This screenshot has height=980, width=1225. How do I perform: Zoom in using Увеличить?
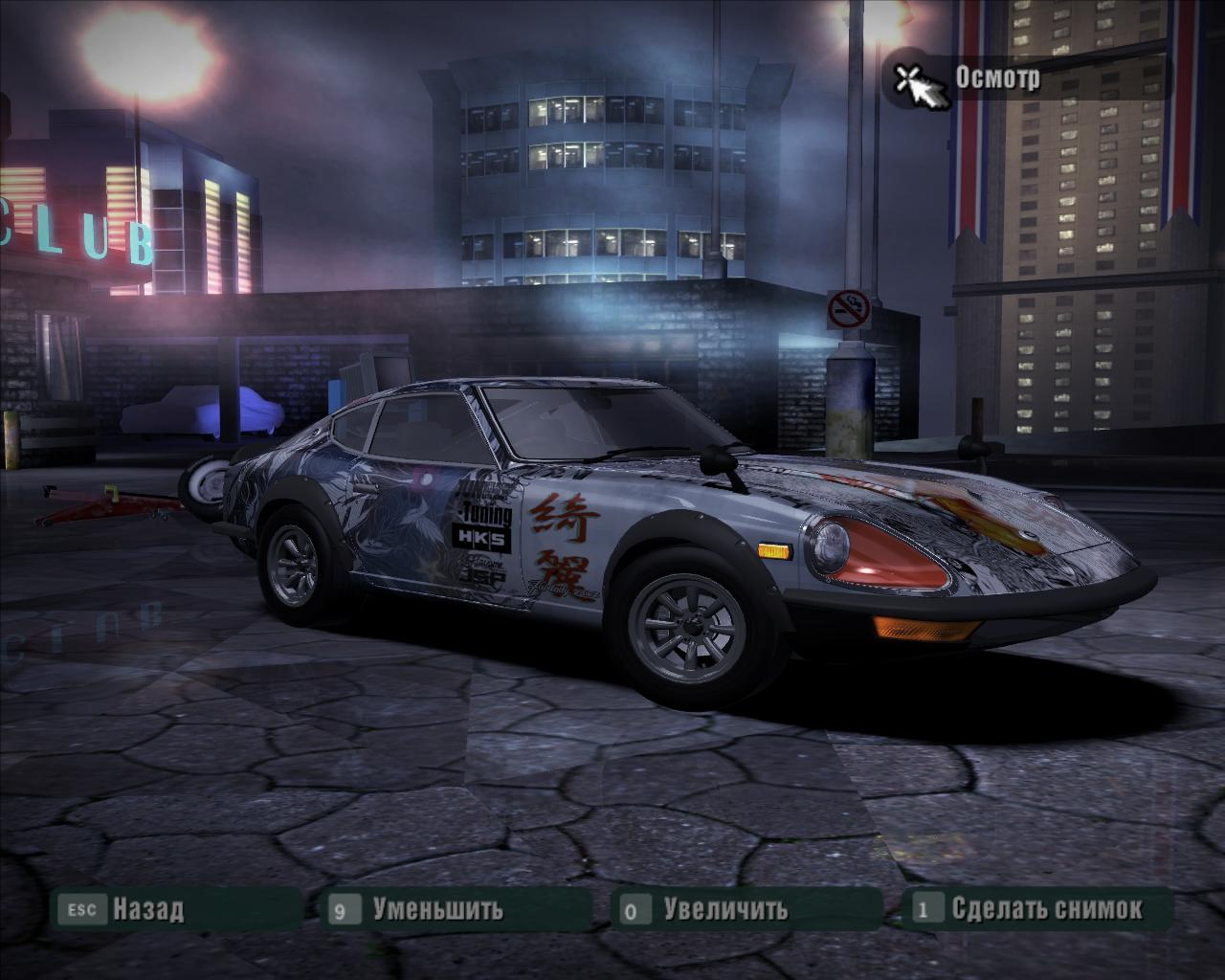[x=724, y=908]
